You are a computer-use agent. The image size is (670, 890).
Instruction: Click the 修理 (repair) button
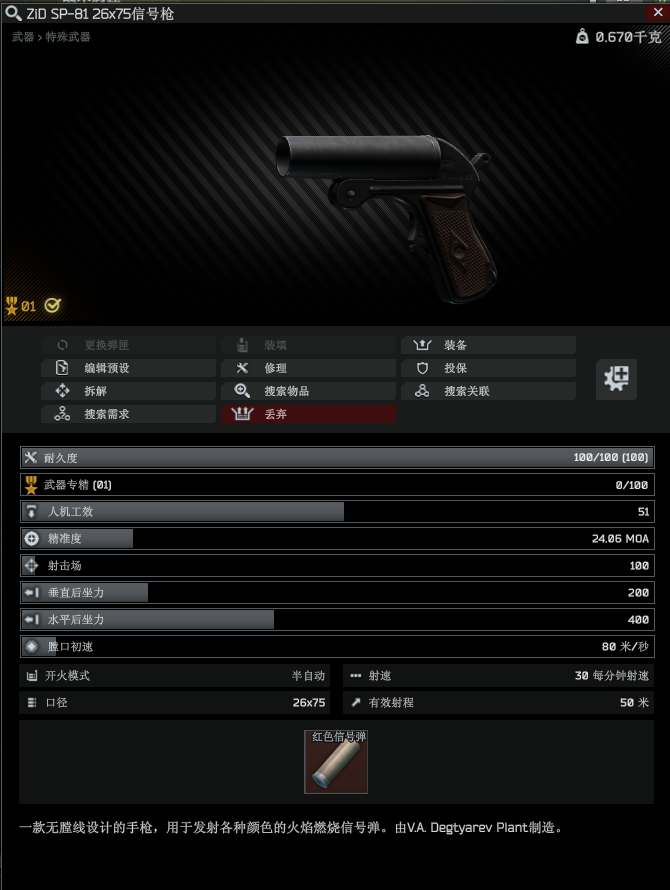pyautogui.click(x=308, y=368)
